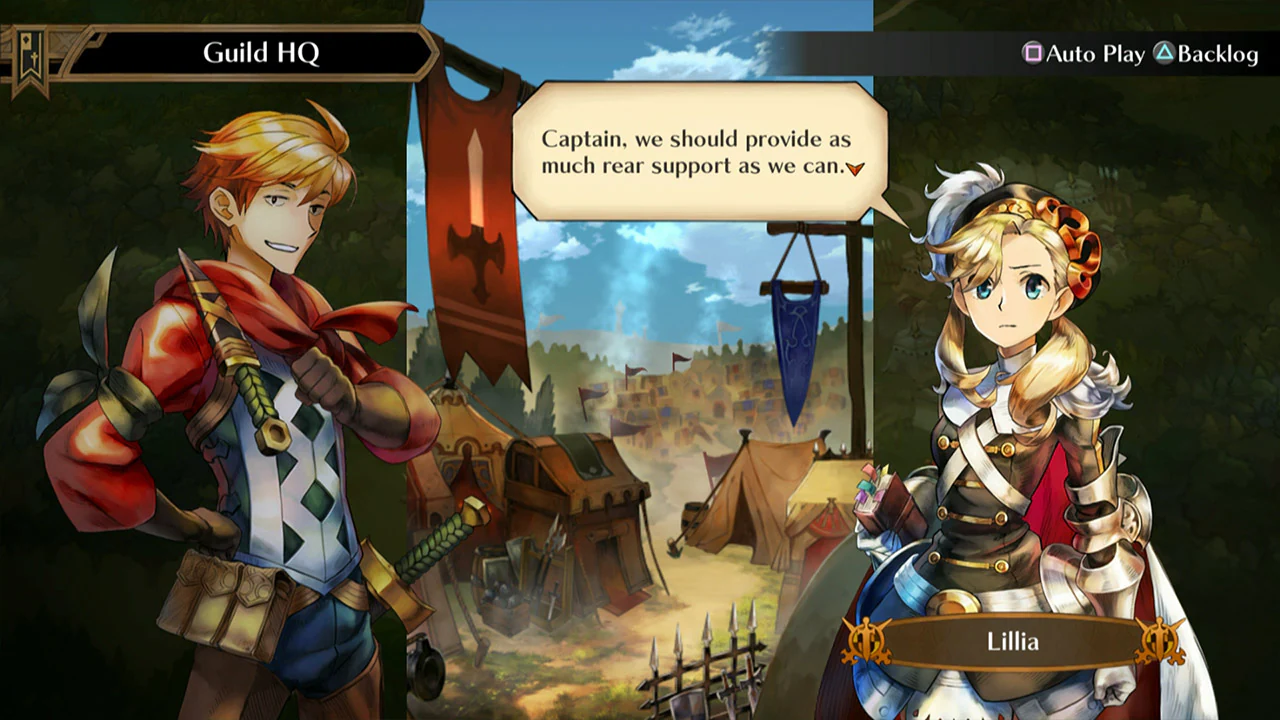Click the left gold crest on Lillia's nameplate
1280x720 pixels.
pyautogui.click(x=864, y=642)
